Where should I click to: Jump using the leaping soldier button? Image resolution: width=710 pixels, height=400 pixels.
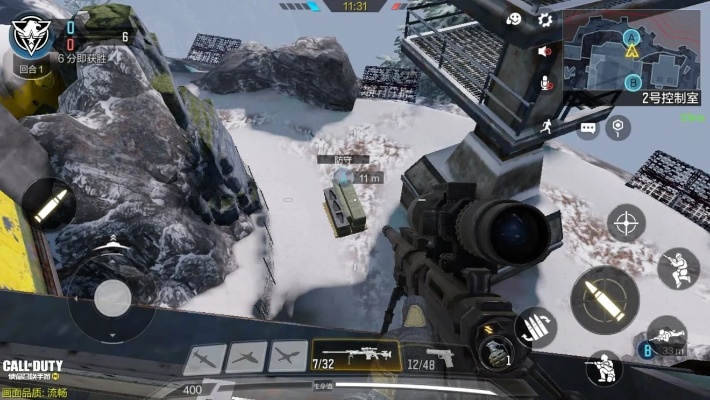(x=678, y=267)
